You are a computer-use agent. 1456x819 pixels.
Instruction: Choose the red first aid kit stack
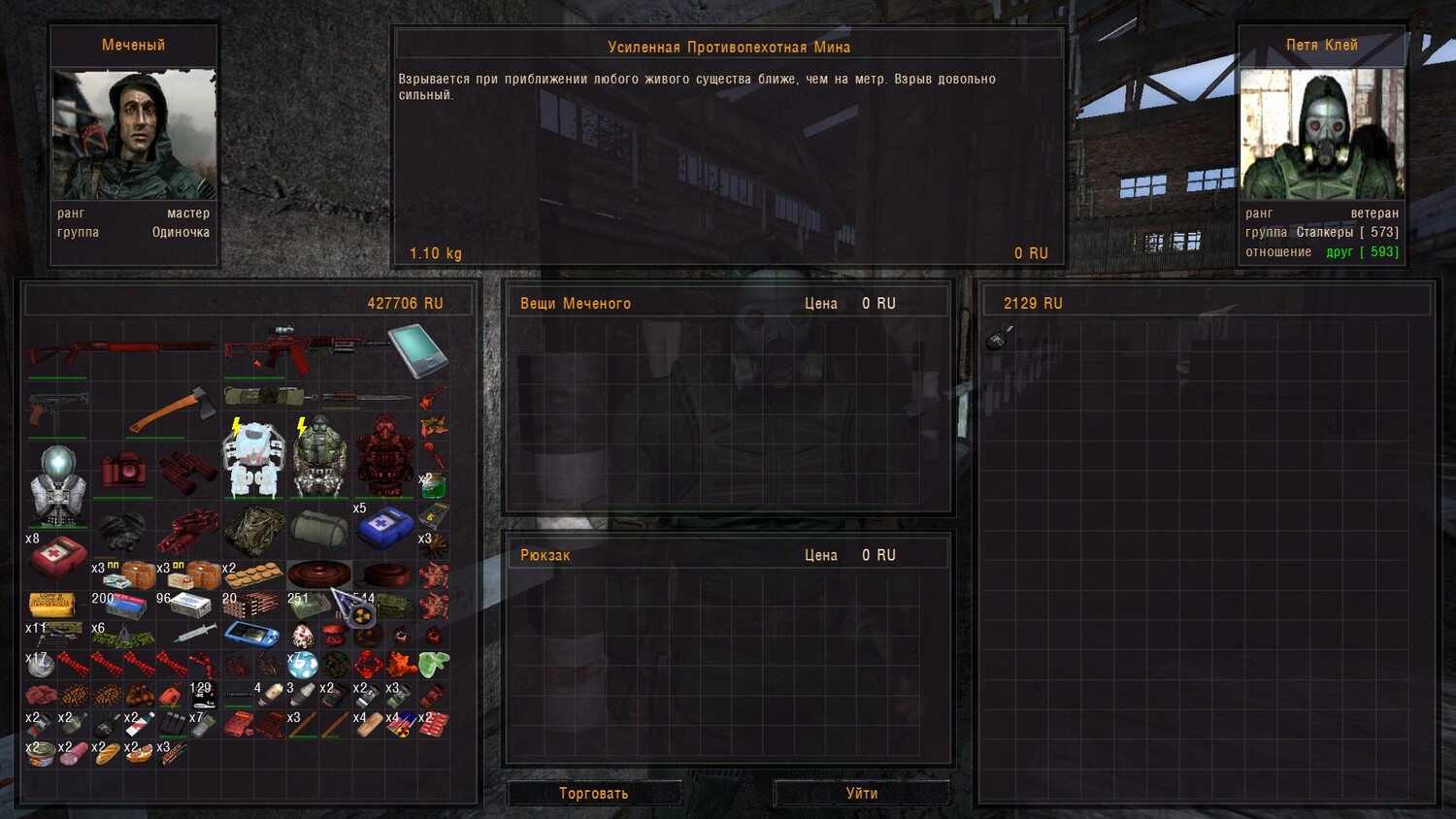click(57, 557)
